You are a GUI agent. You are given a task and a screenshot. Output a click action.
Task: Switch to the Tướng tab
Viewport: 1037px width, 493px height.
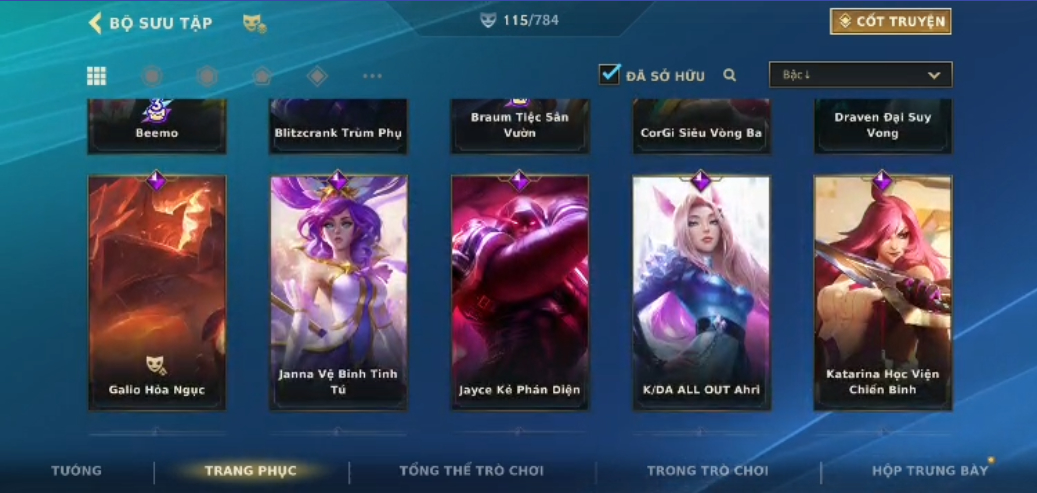[77, 471]
